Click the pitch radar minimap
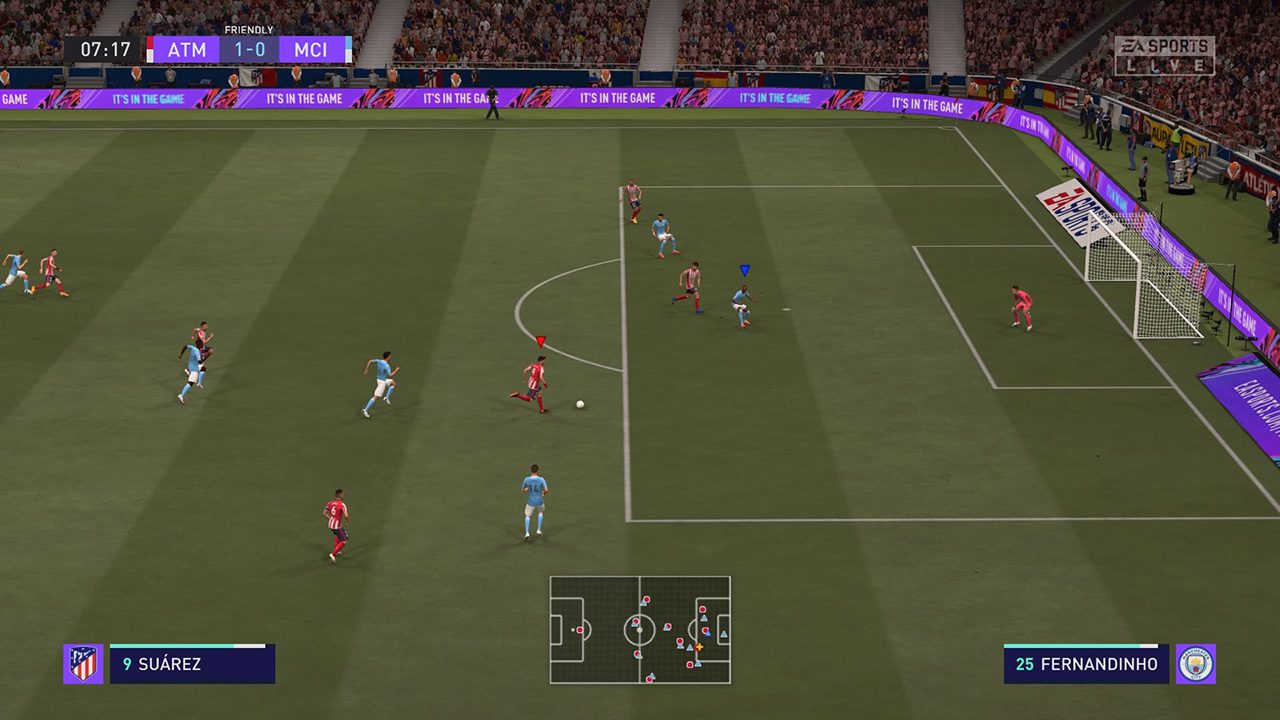This screenshot has width=1280, height=720. [640, 630]
